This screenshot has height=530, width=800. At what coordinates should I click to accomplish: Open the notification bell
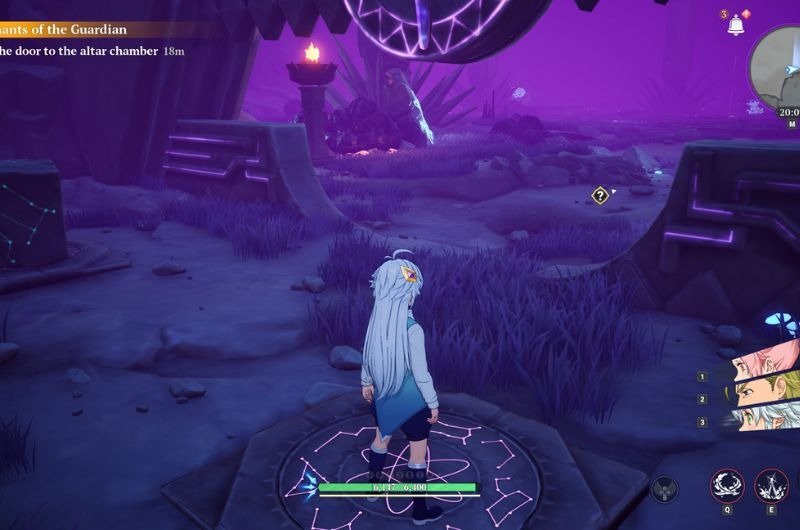coord(737,24)
